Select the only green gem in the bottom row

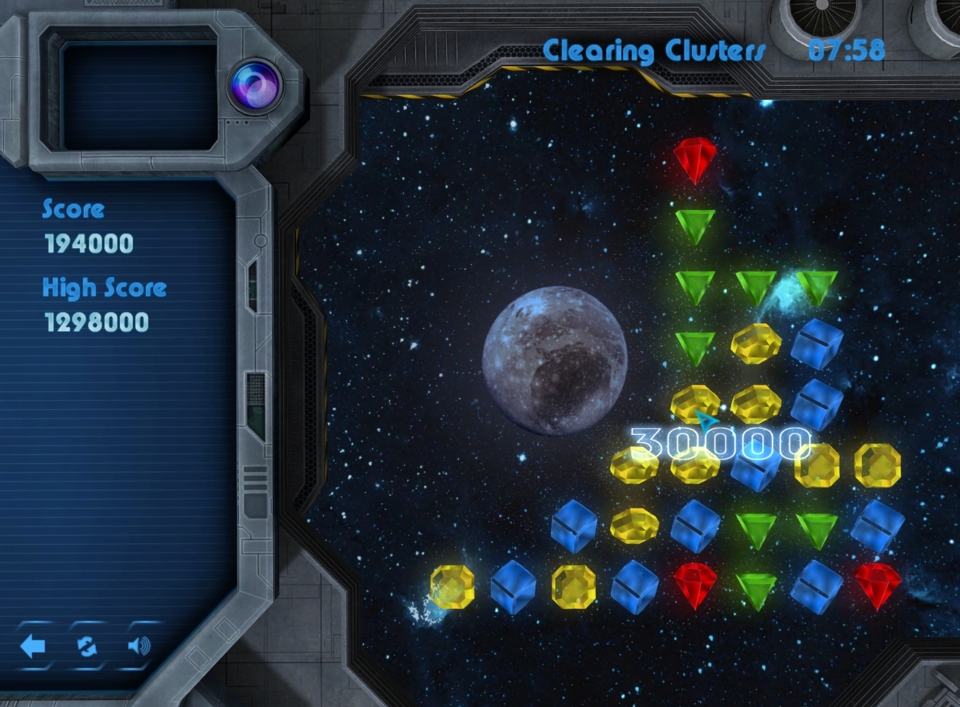[756, 589]
